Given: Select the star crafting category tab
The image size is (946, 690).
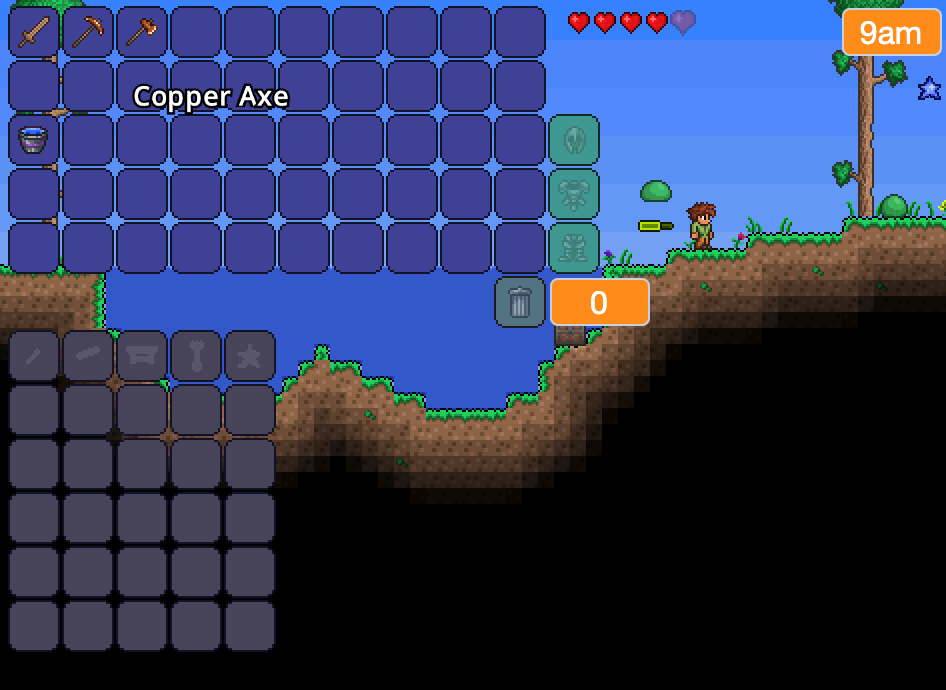Looking at the screenshot, I should coord(250,356).
